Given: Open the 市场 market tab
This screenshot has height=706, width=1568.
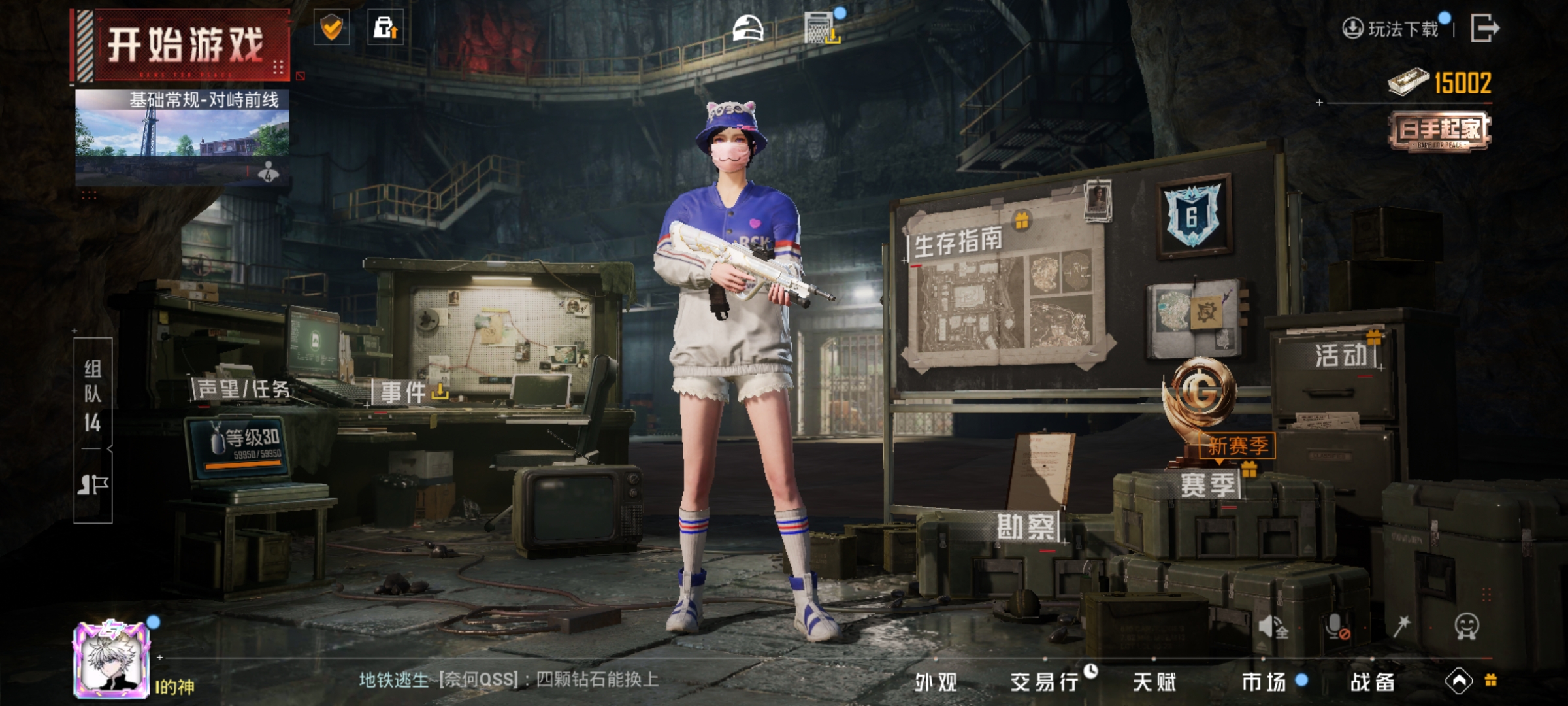Looking at the screenshot, I should [x=1264, y=682].
